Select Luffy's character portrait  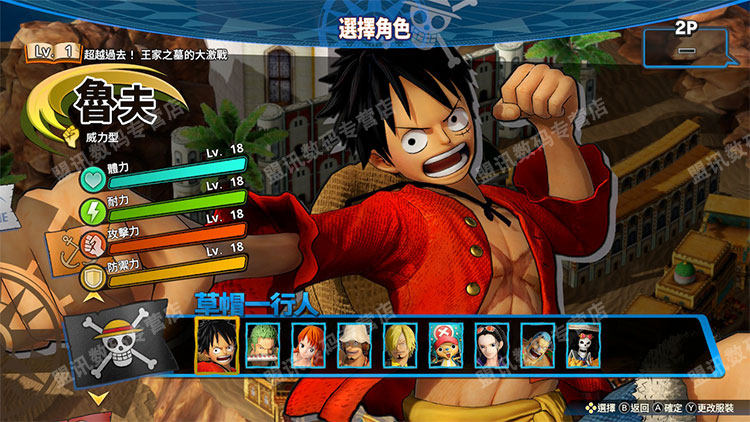tap(216, 345)
